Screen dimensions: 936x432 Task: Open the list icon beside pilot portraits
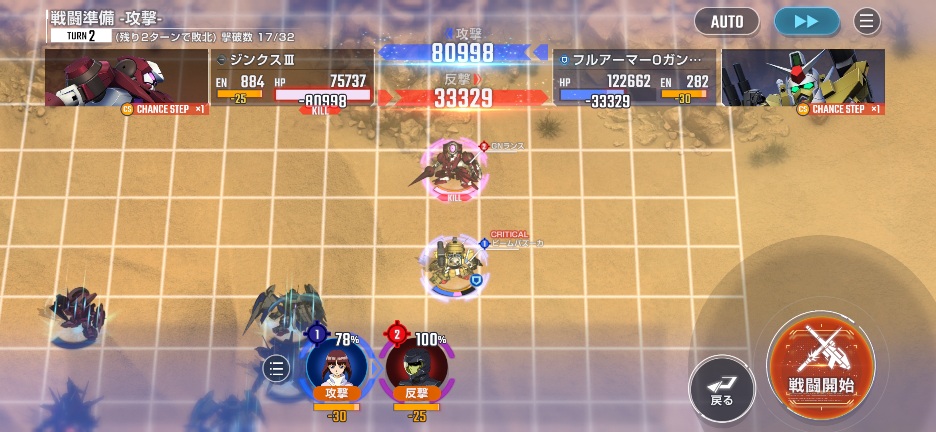pyautogui.click(x=278, y=369)
